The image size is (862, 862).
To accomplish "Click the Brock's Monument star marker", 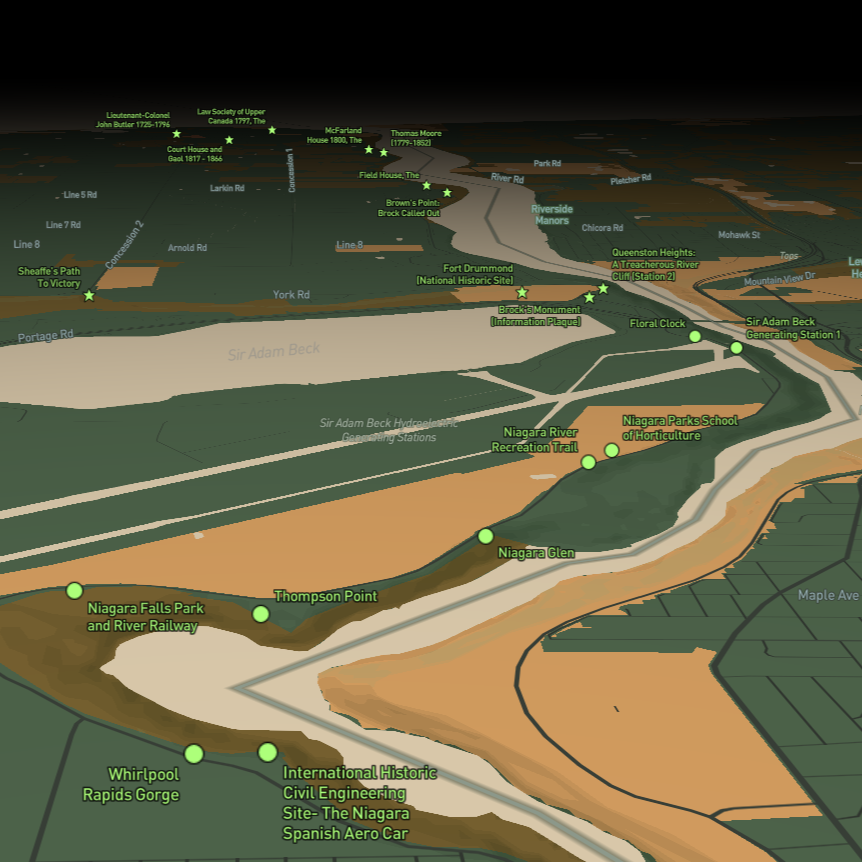I will [x=589, y=298].
